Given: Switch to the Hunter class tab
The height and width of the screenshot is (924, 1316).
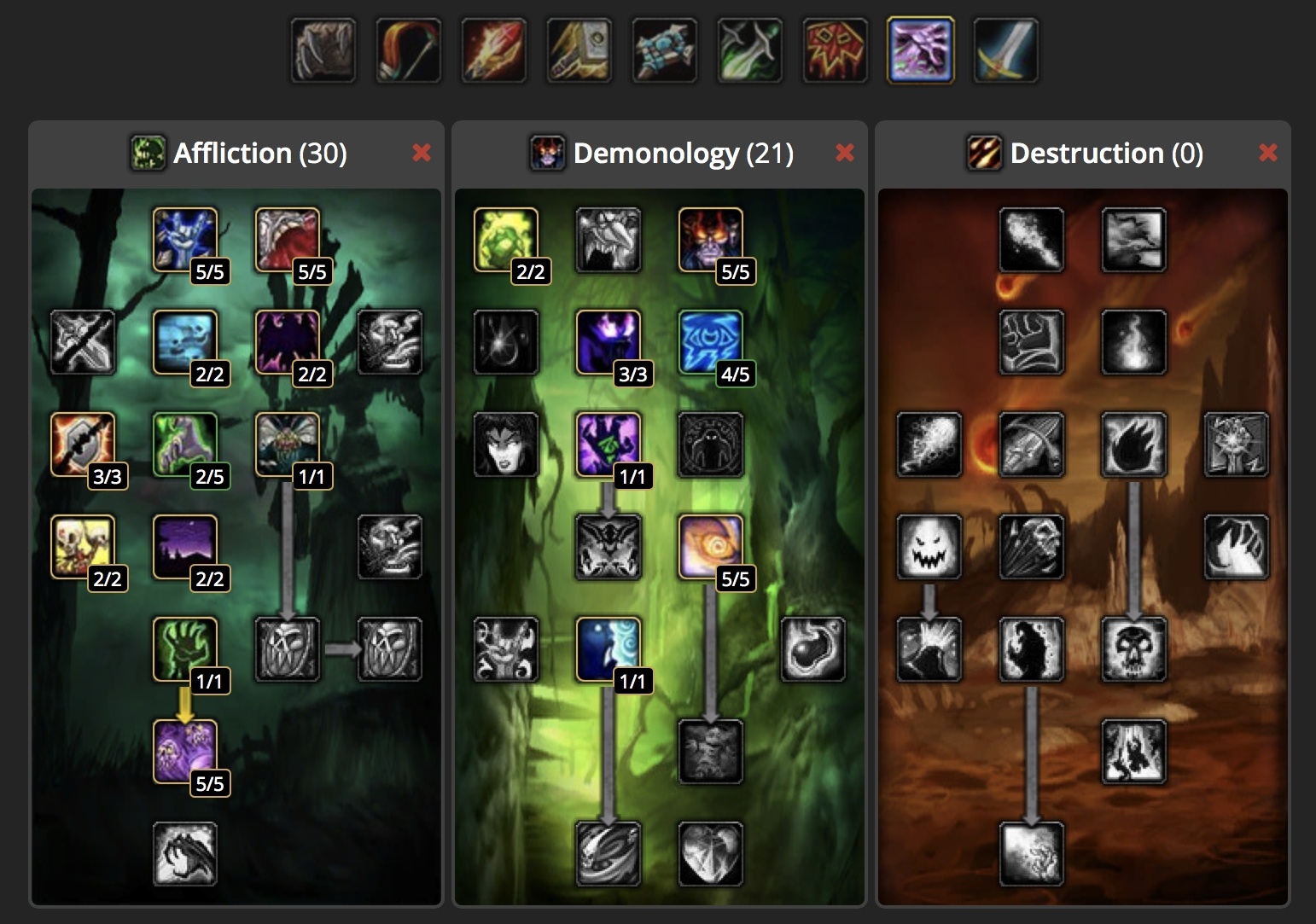Looking at the screenshot, I should click(x=408, y=49).
